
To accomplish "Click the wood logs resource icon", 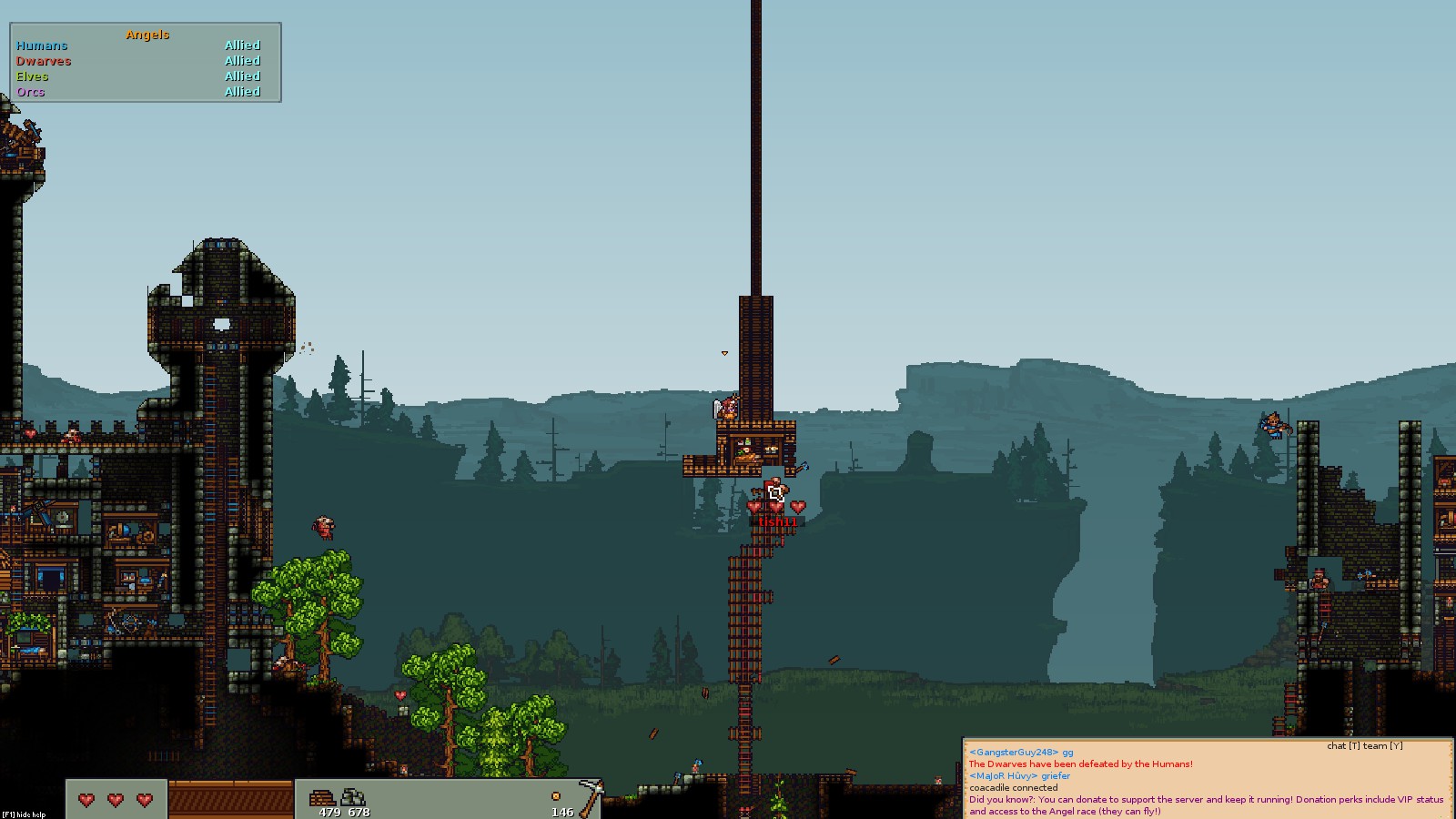I will tap(323, 798).
